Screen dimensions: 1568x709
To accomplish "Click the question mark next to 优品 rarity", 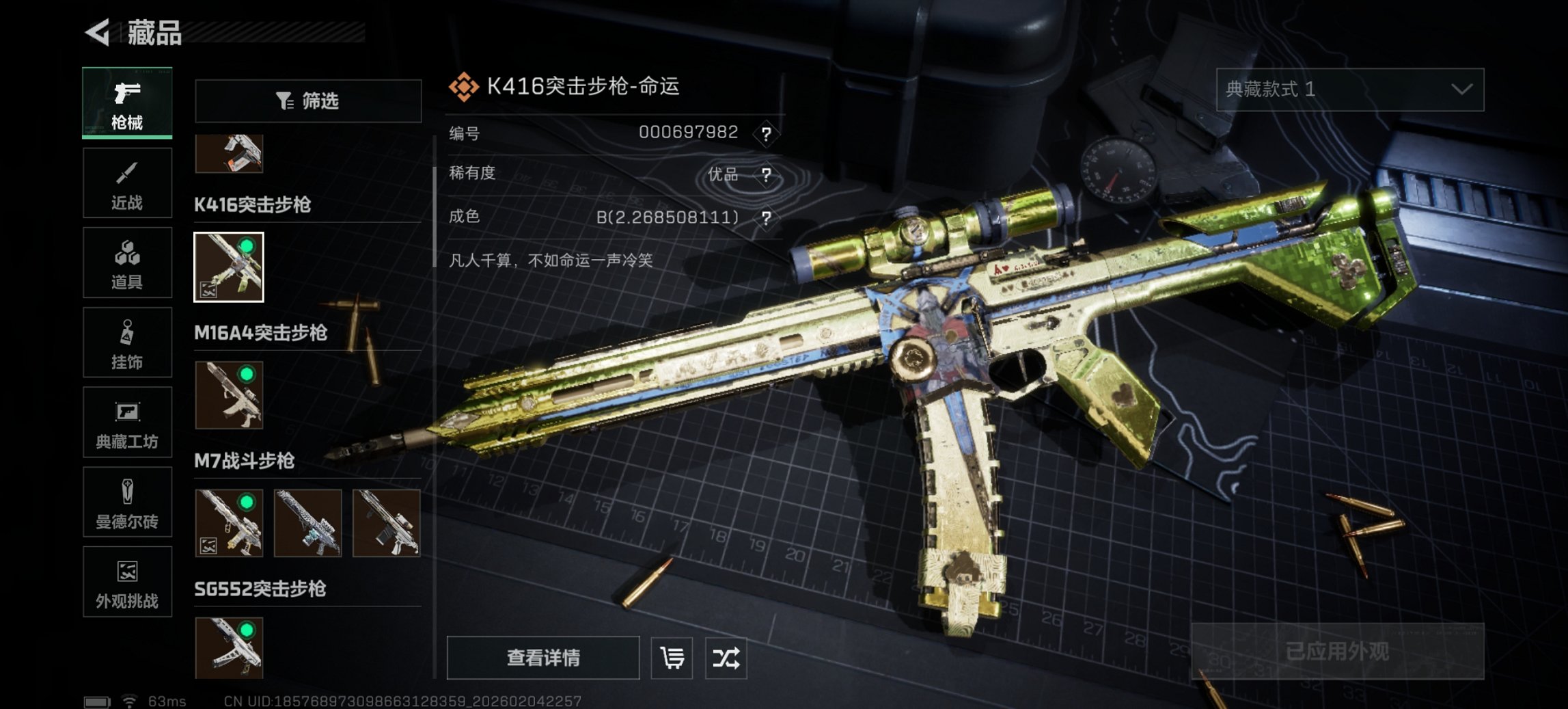I will pyautogui.click(x=769, y=175).
